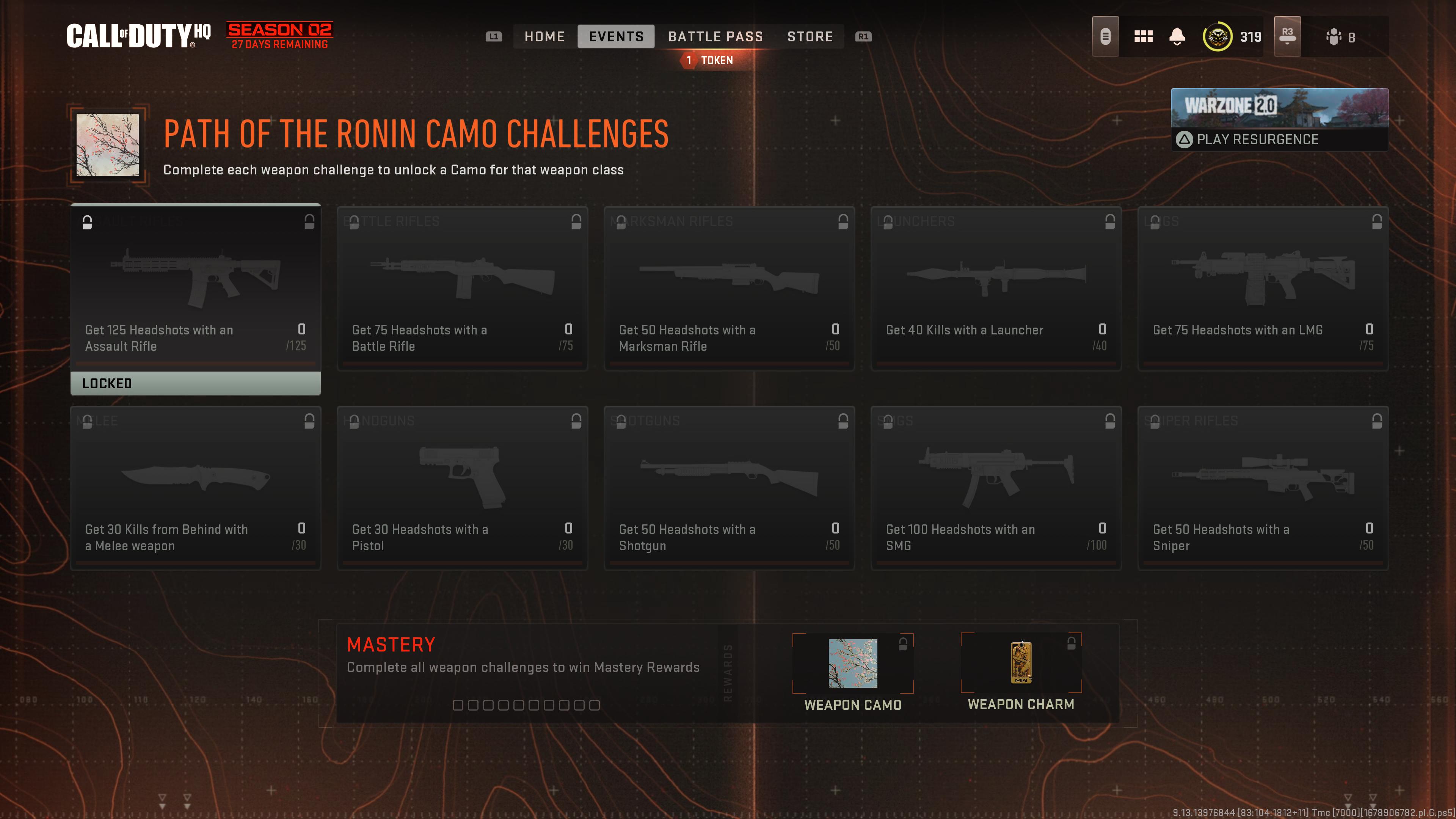Screen dimensions: 1456x819
Task: Click the Warzone 2.0 Play Resurgence banner
Action: pos(1279,119)
